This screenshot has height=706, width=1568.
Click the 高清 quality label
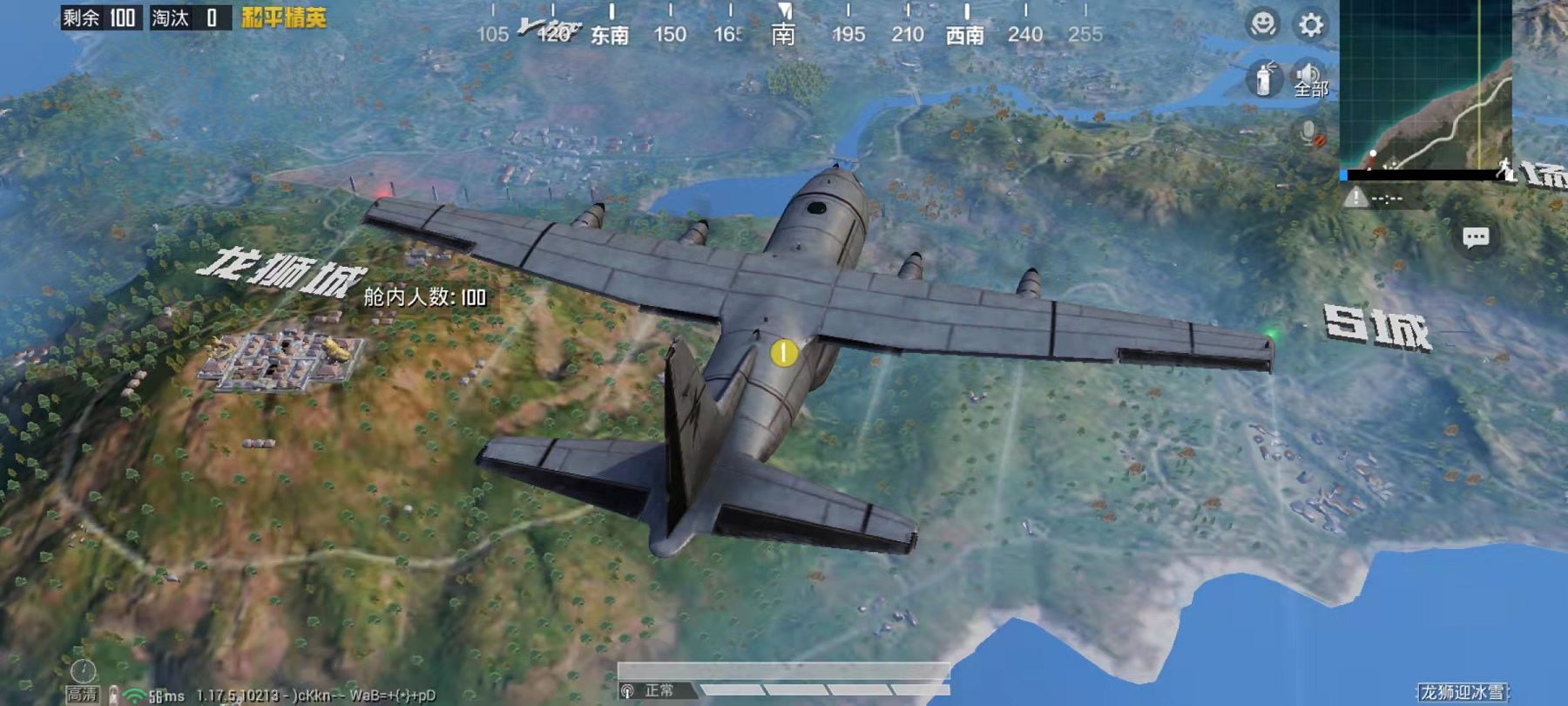83,694
